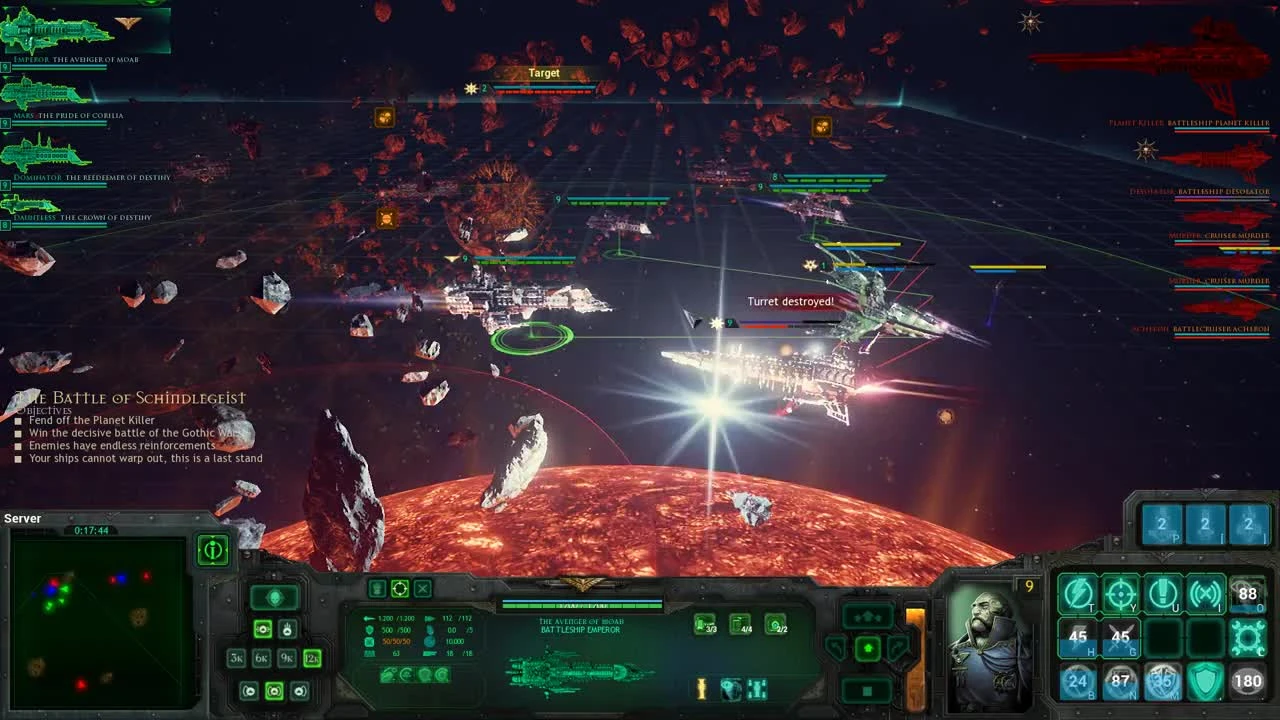Activate the emergency alert ability bound to U
Viewport: 1280px width, 720px height.
1164,592
